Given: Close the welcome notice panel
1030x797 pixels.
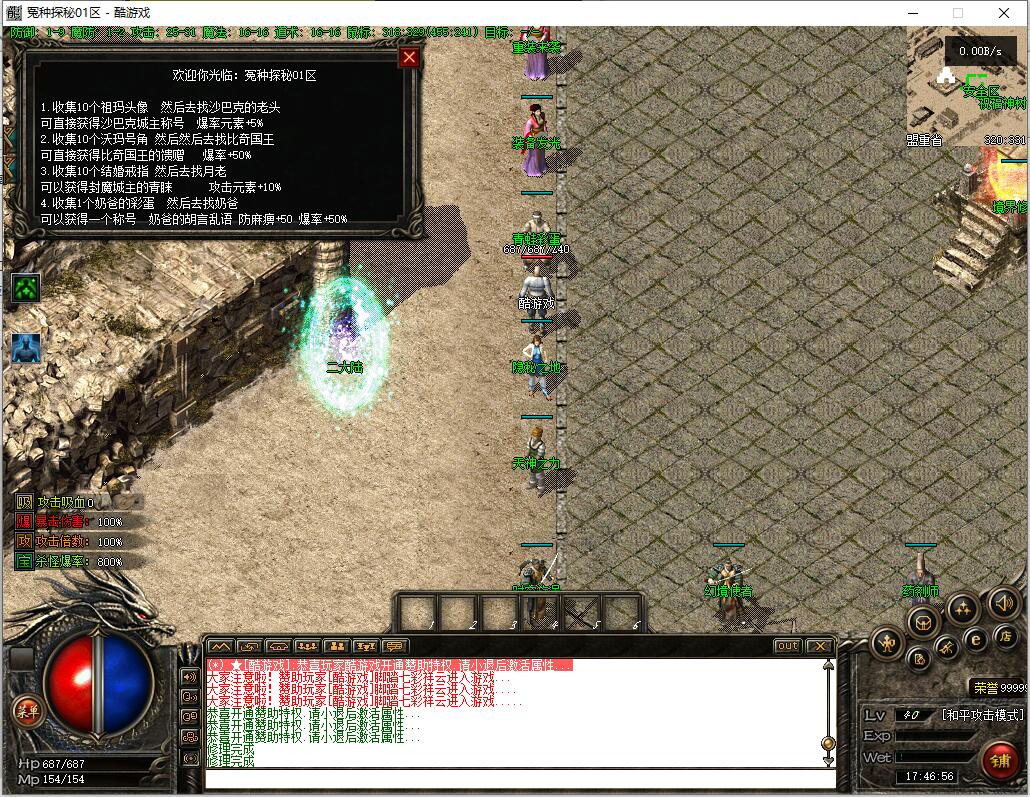Looking at the screenshot, I should pyautogui.click(x=408, y=57).
